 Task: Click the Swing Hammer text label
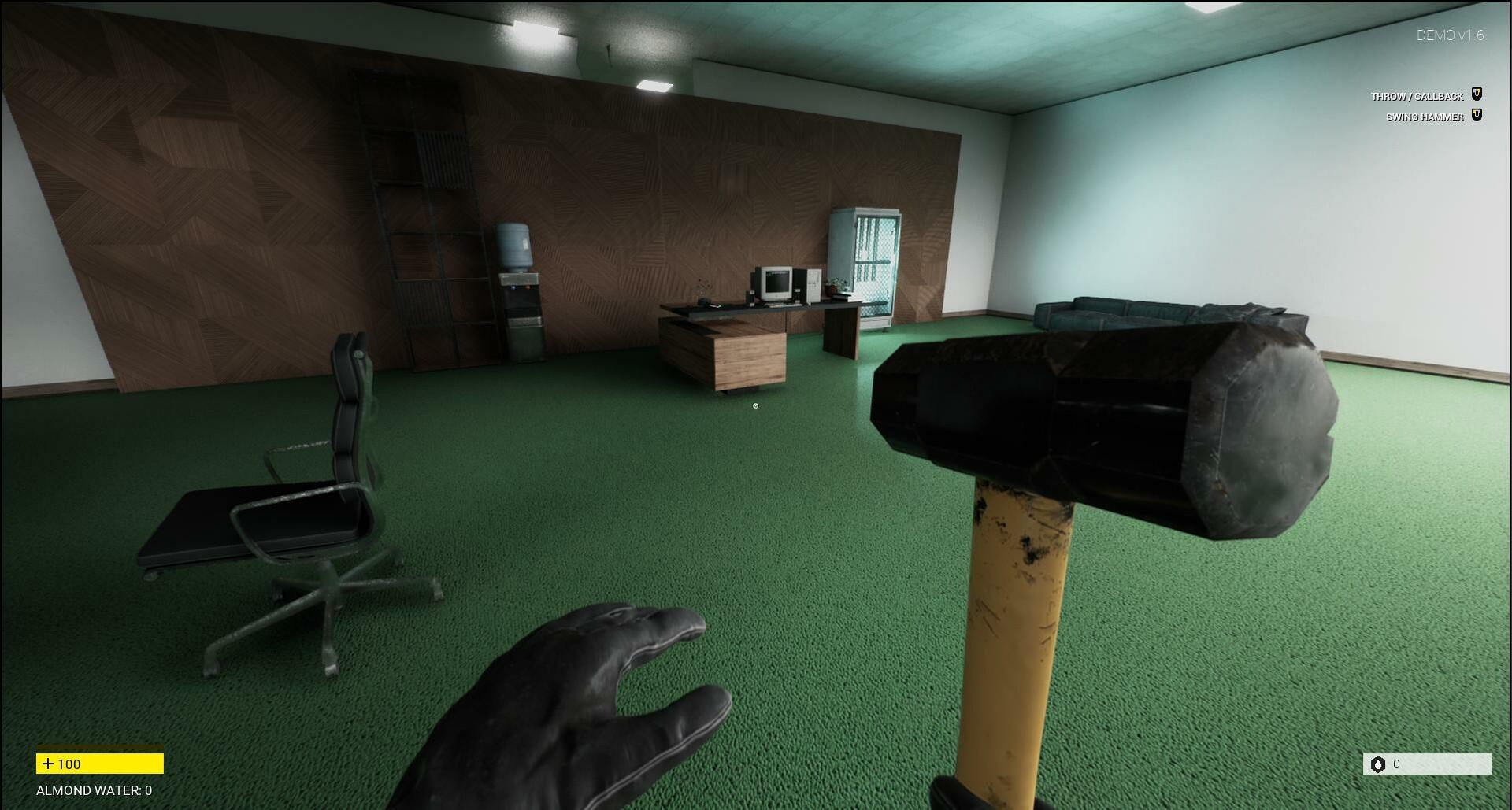pos(1425,115)
